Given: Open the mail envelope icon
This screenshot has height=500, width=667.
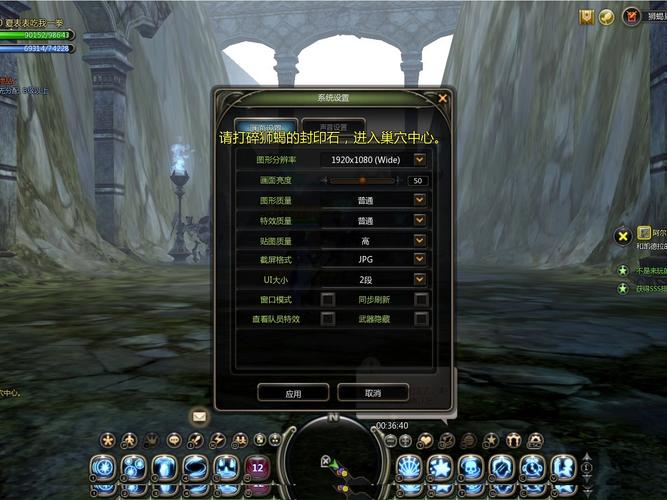Looking at the screenshot, I should [x=200, y=416].
